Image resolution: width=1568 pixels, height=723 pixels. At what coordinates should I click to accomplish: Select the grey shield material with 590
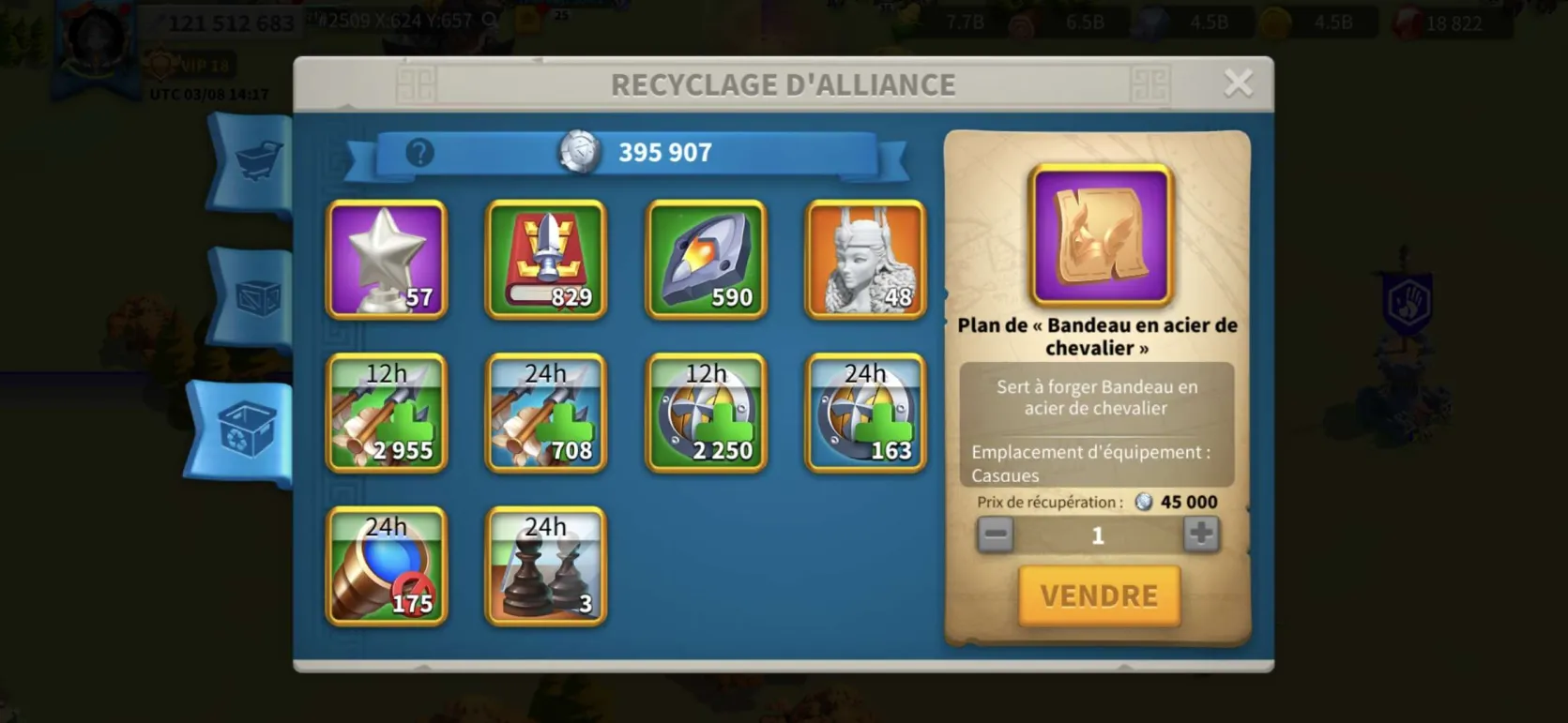pyautogui.click(x=706, y=260)
